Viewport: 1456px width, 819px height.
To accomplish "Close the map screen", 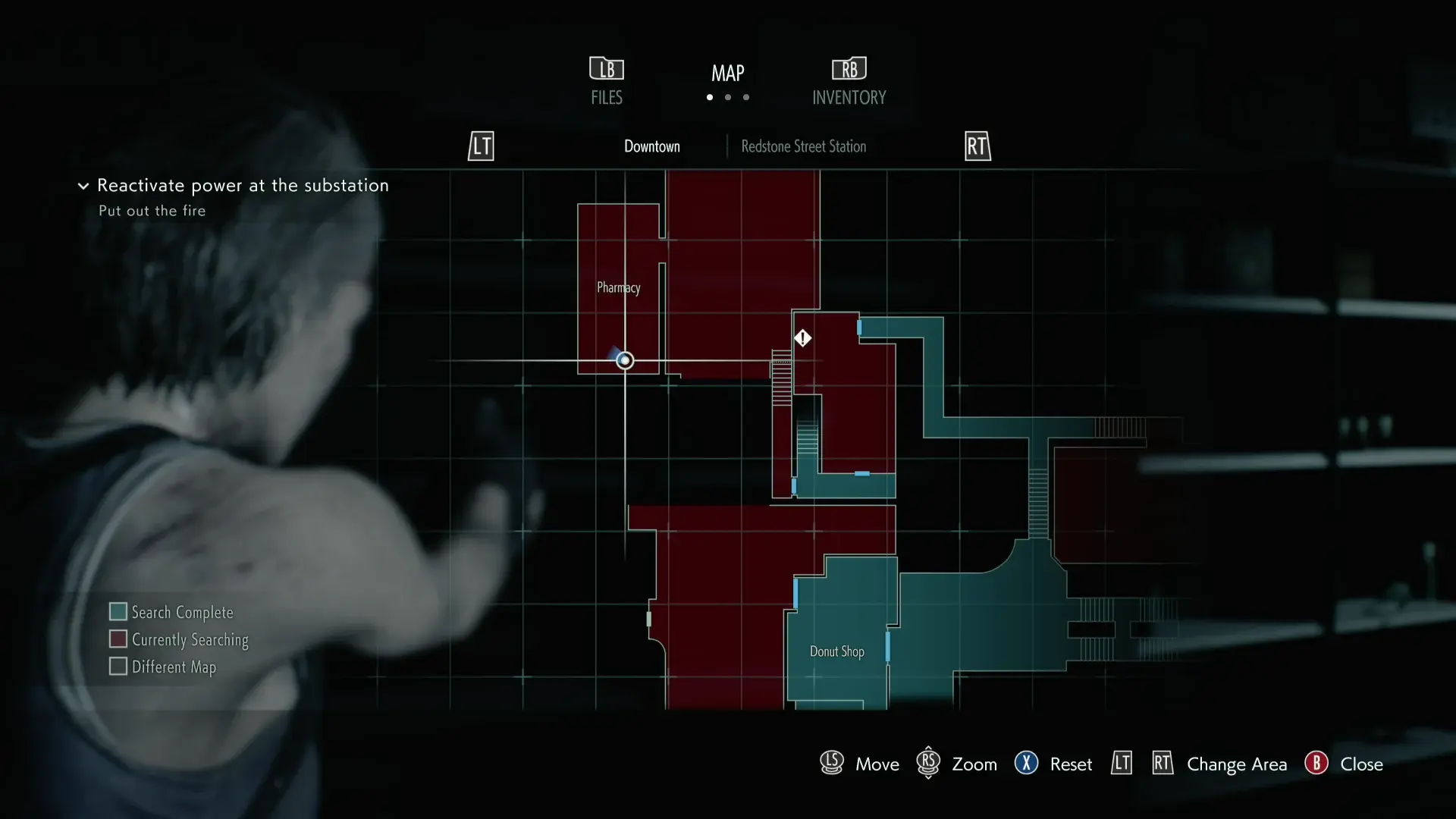I will [x=1344, y=764].
